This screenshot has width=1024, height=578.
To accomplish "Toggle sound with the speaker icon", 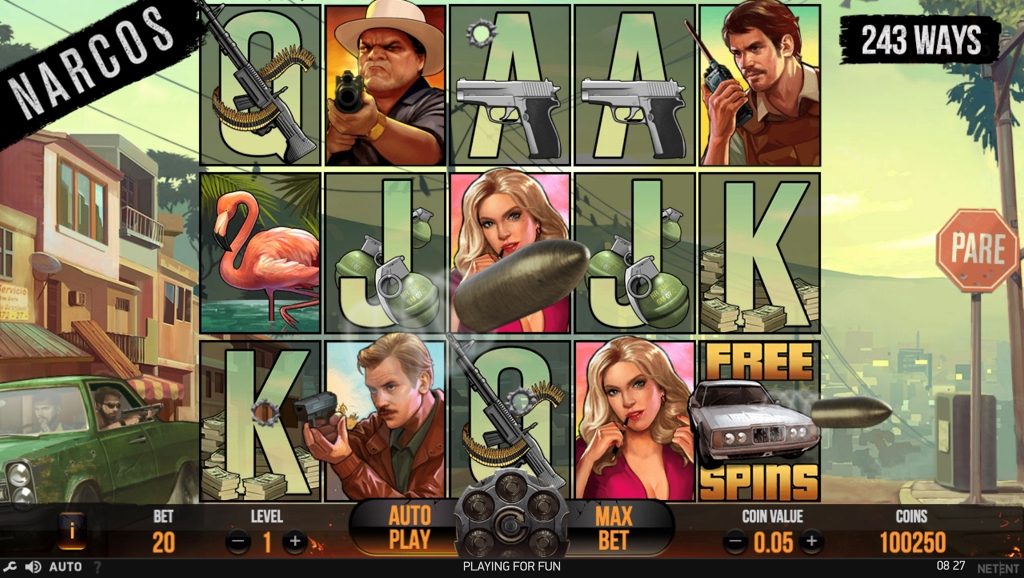I will pos(33,567).
